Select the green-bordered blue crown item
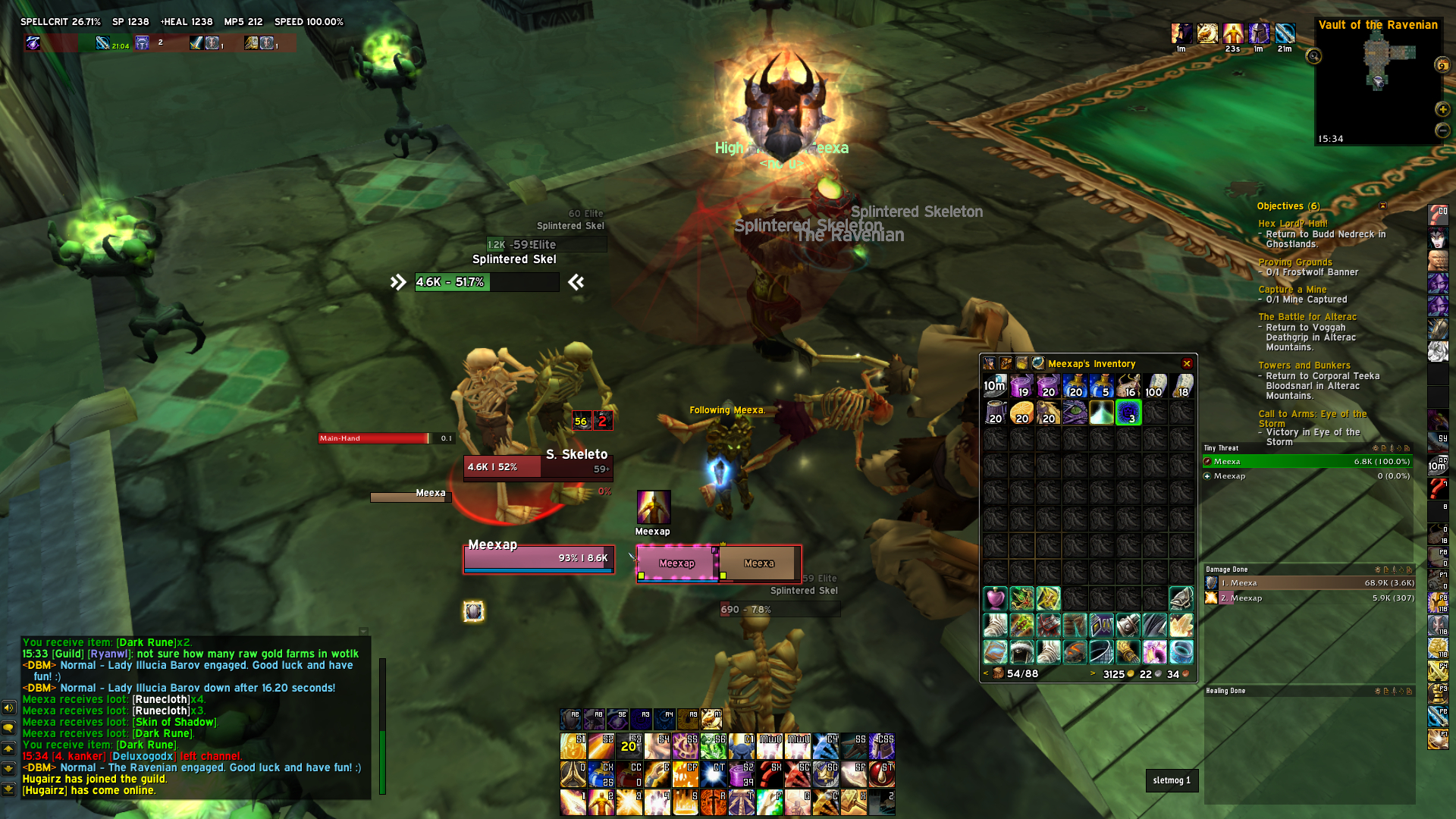Screen dimensions: 1456x819 point(1128,413)
